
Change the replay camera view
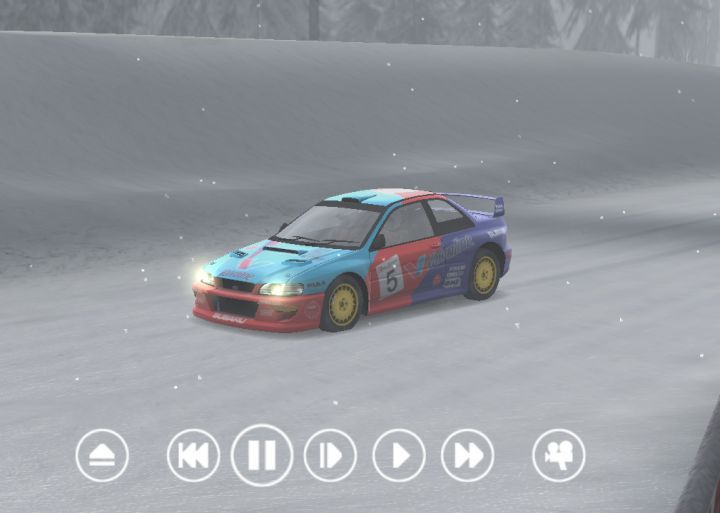click(x=559, y=456)
